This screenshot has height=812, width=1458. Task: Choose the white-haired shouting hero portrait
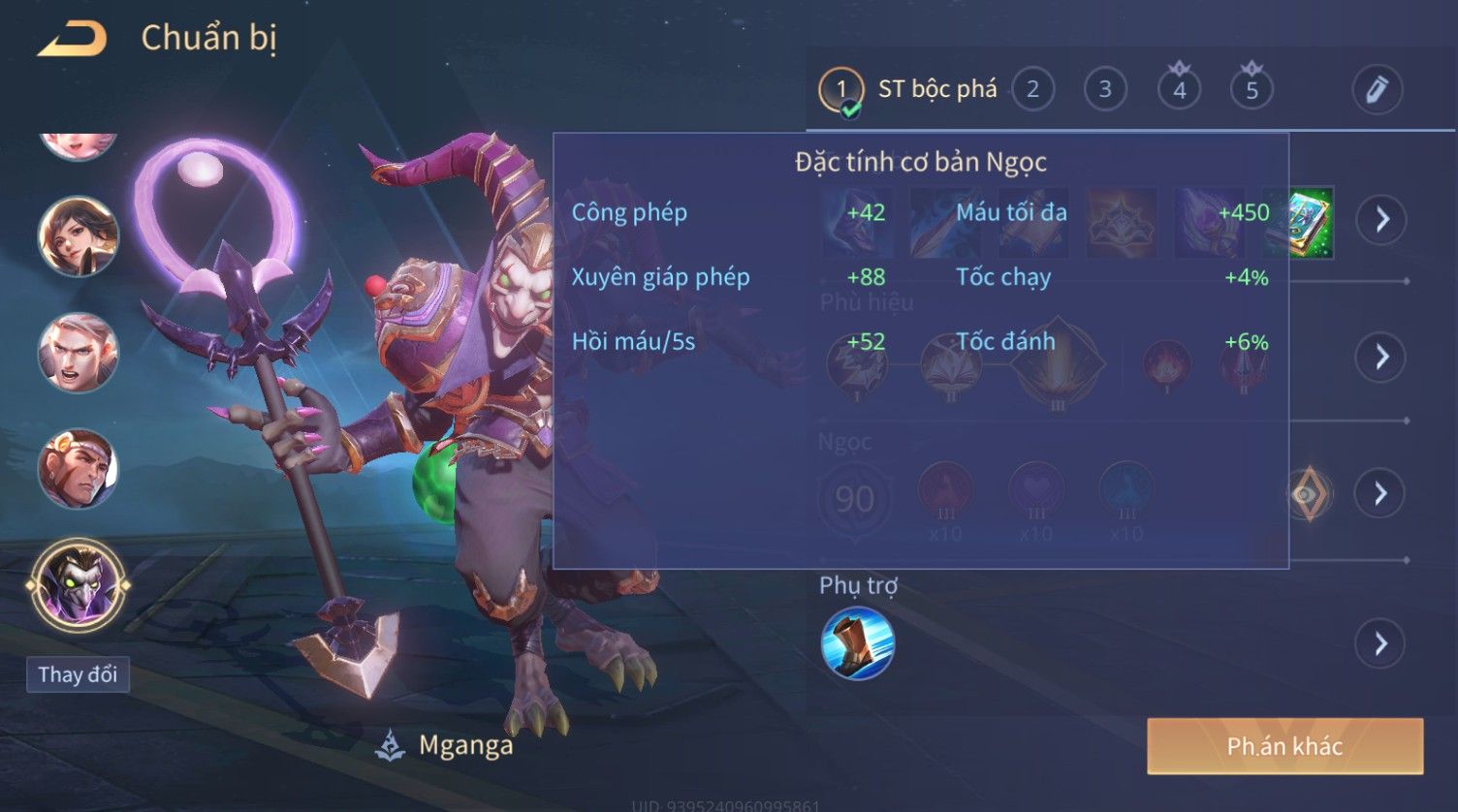(x=78, y=353)
